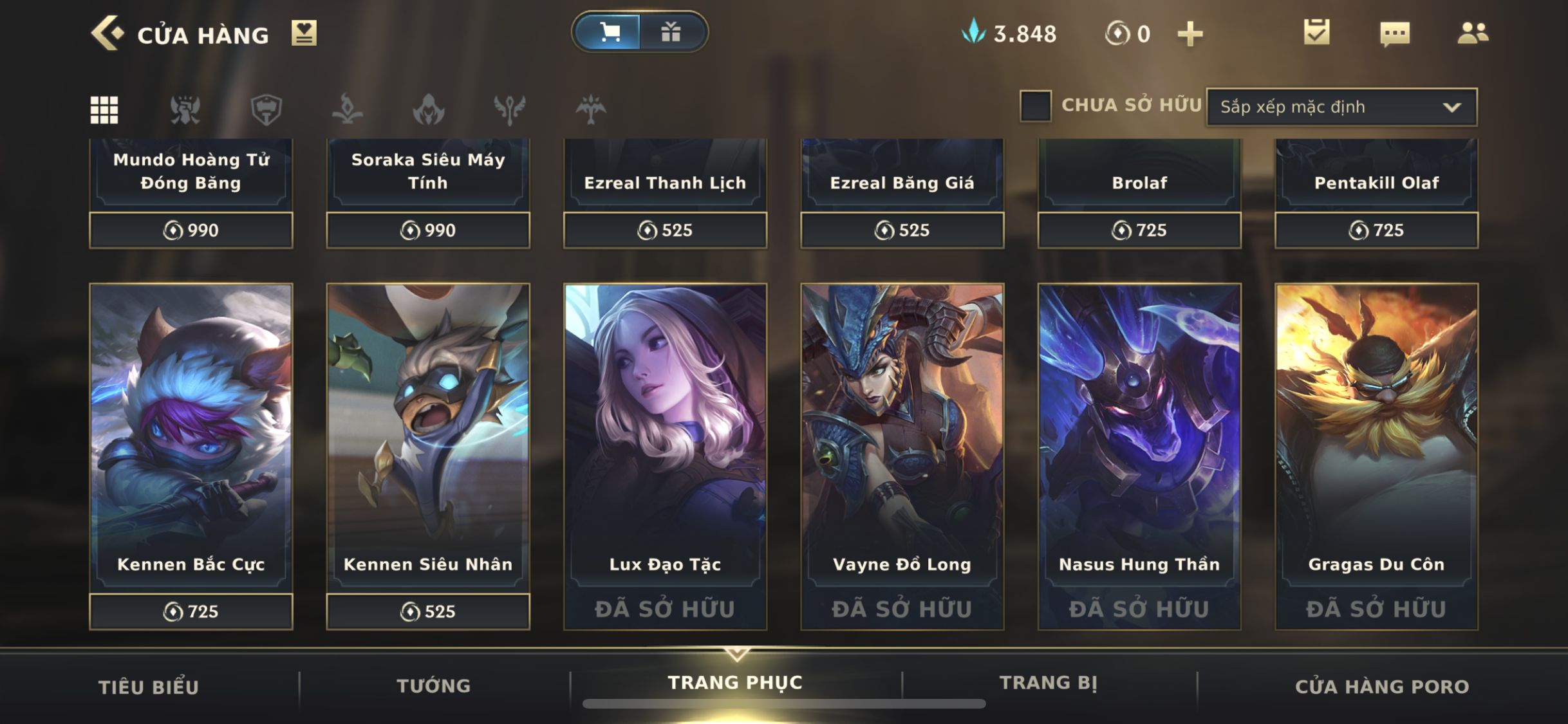View the Lux Đạo Tặc skin card

pos(665,438)
